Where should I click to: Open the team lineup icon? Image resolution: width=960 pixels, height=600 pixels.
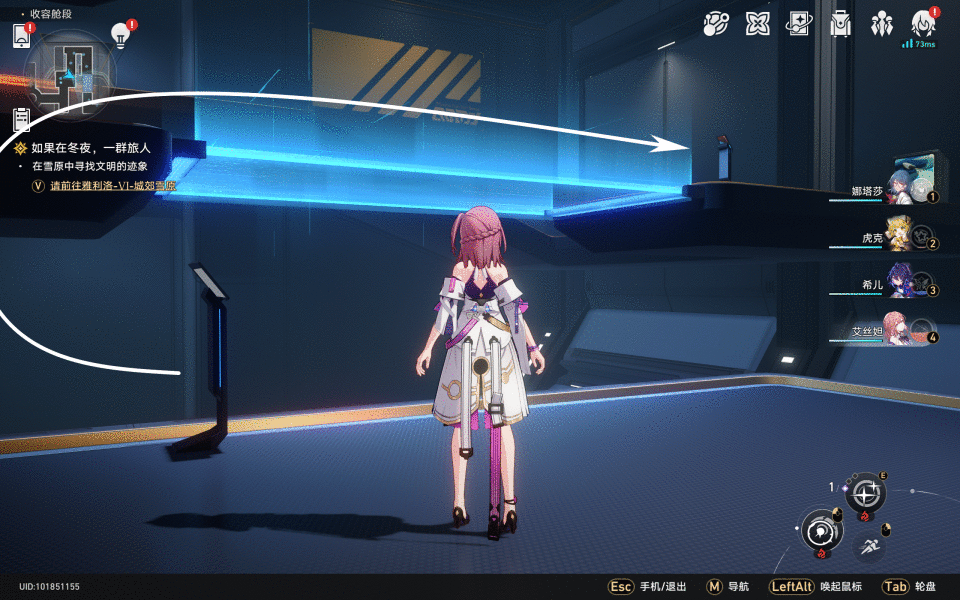point(882,24)
